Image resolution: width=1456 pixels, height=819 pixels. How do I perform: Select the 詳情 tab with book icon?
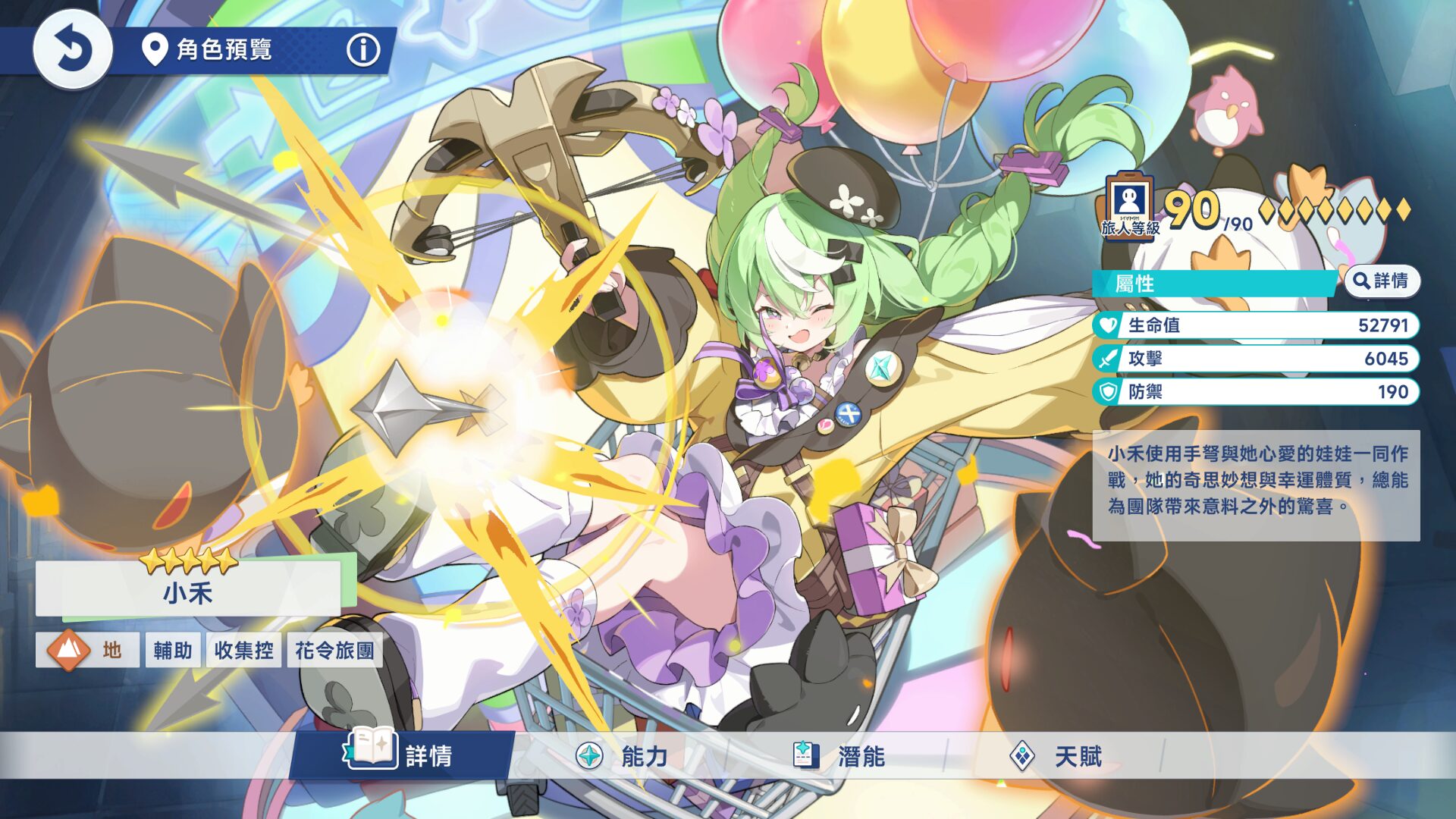pos(400,755)
